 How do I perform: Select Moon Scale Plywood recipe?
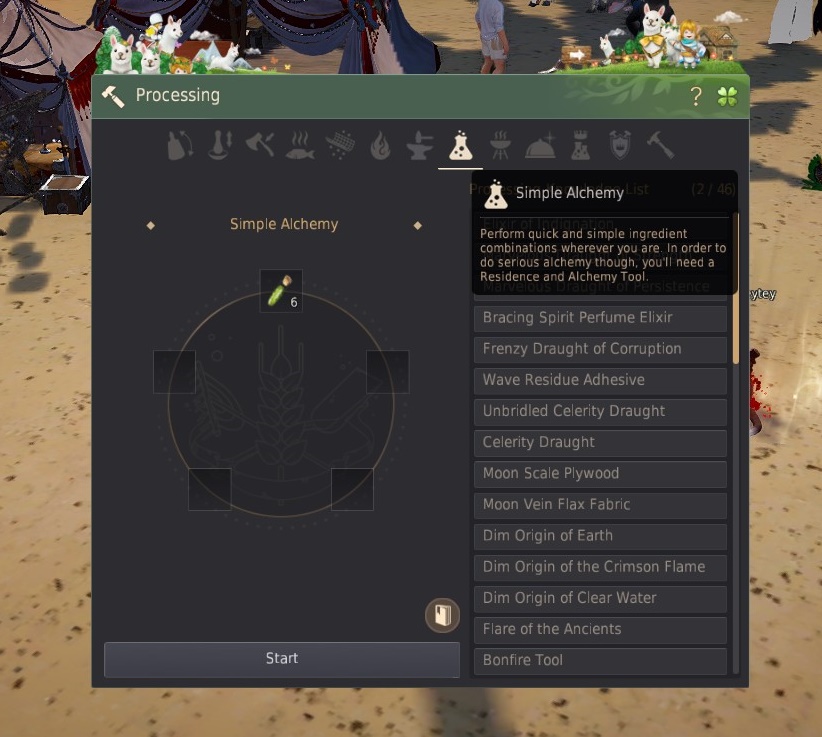(599, 473)
